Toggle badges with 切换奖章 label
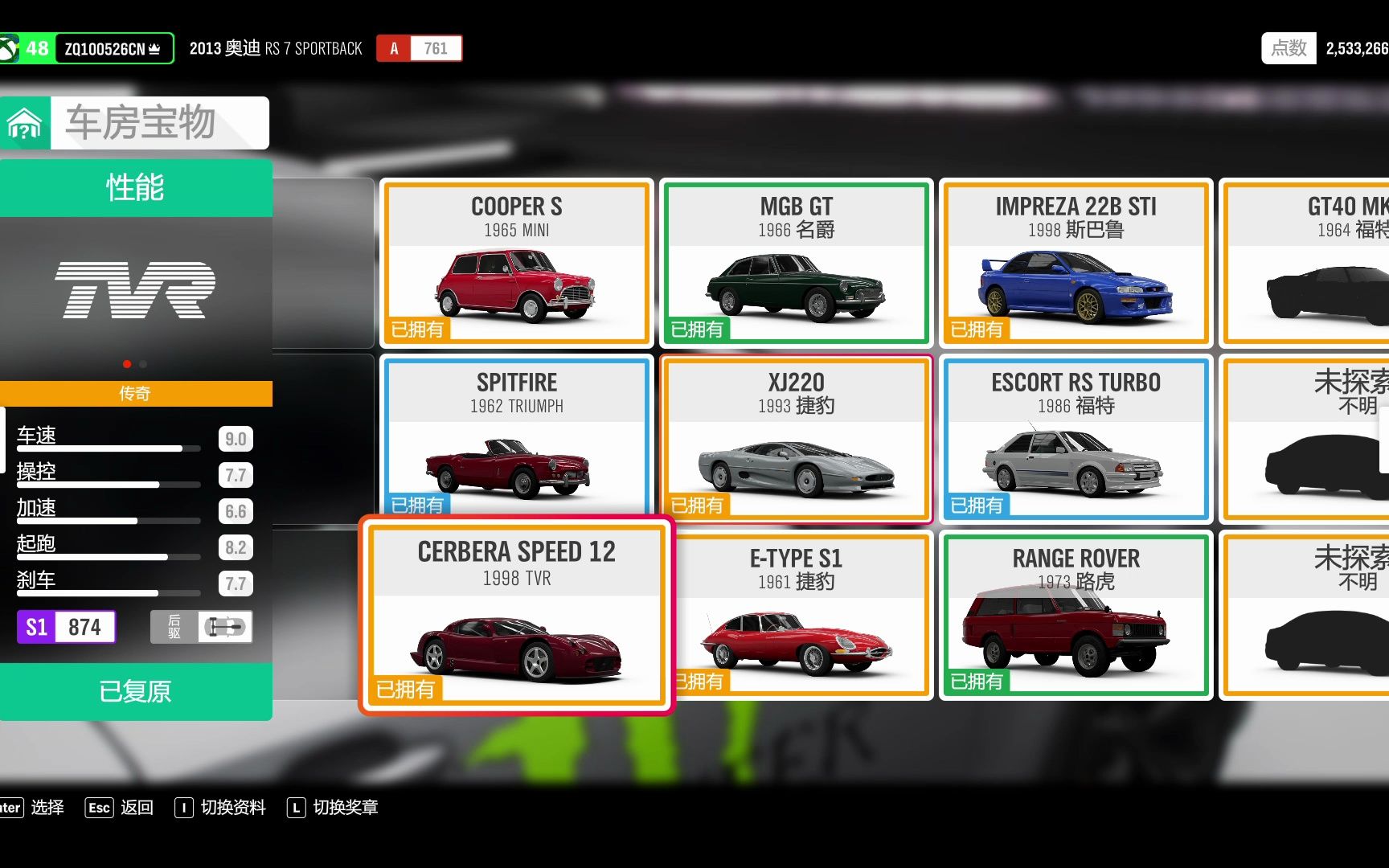Screen dimensions: 1389x868 point(346,808)
